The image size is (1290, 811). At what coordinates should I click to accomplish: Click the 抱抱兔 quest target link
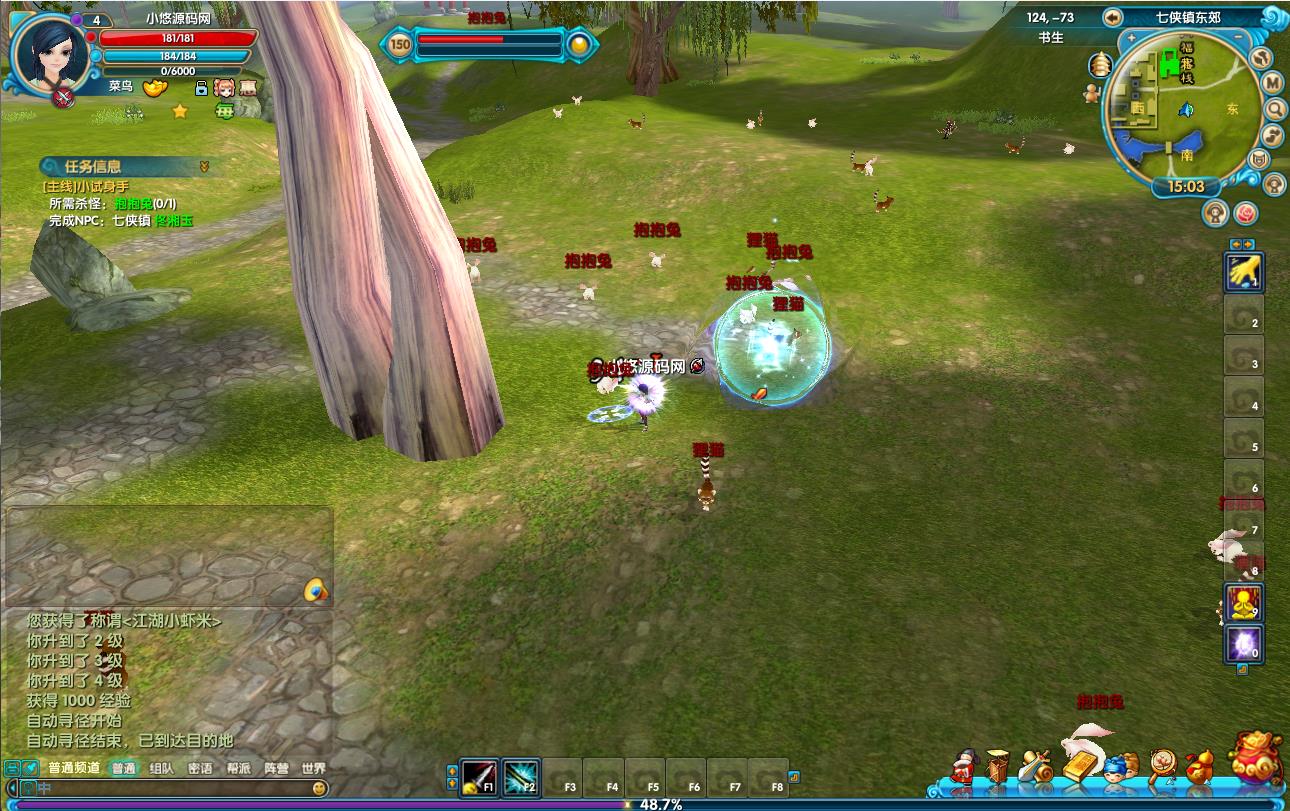(x=133, y=203)
